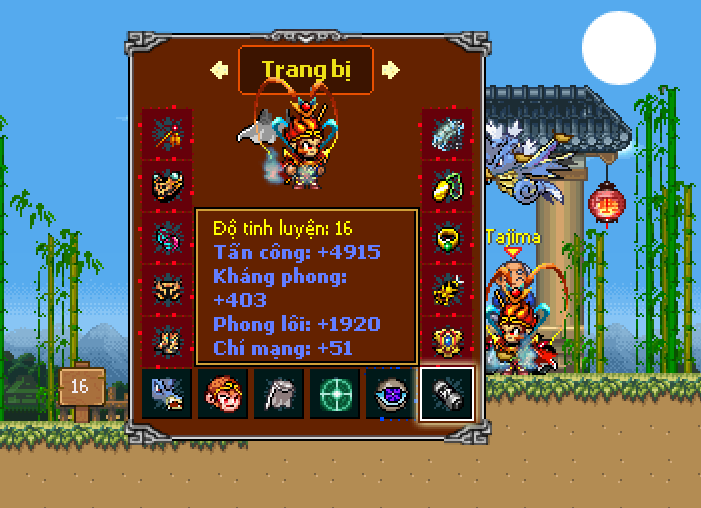Select the grey cloak slot
The image size is (701, 508).
[x=278, y=394]
